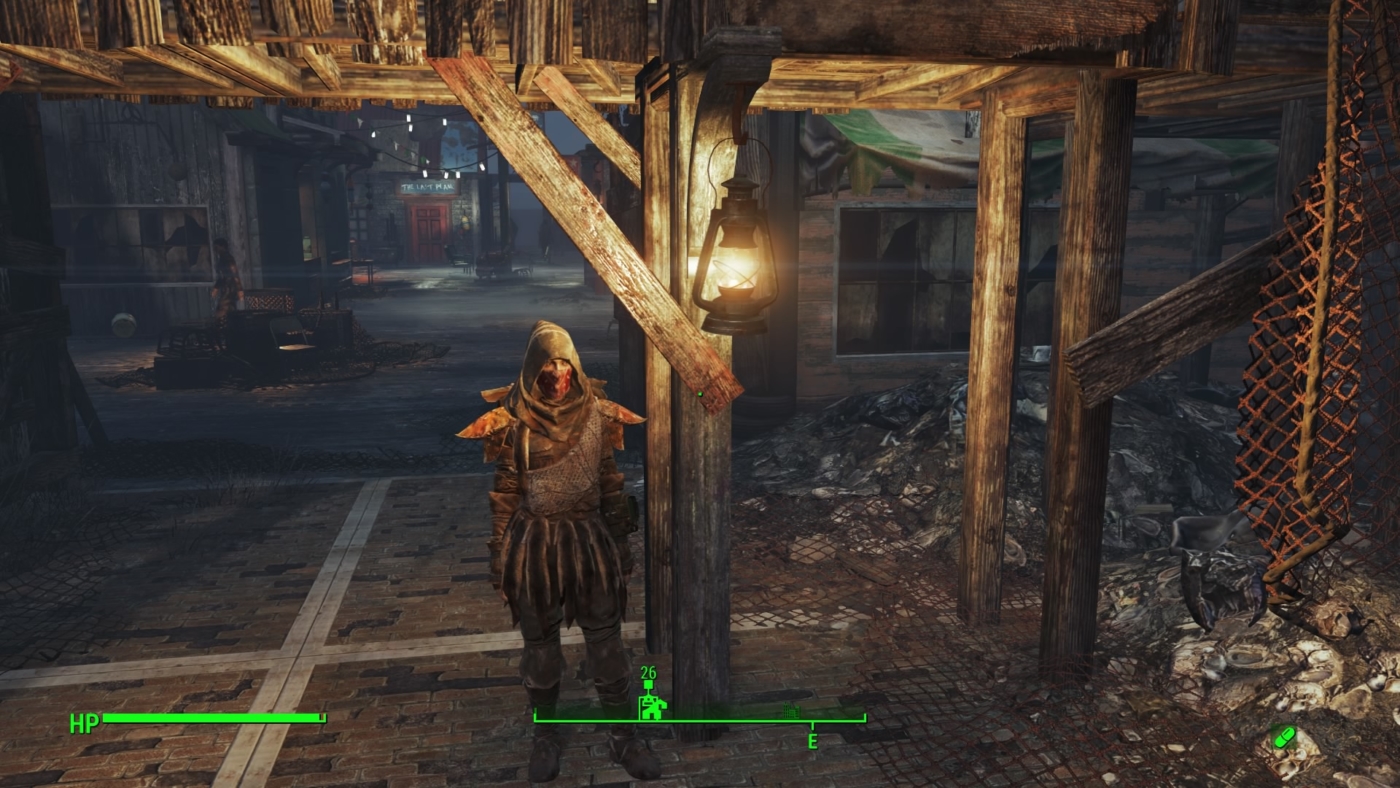Click the HP label beside the health bar
The width and height of the screenshot is (1400, 788).
[83, 721]
